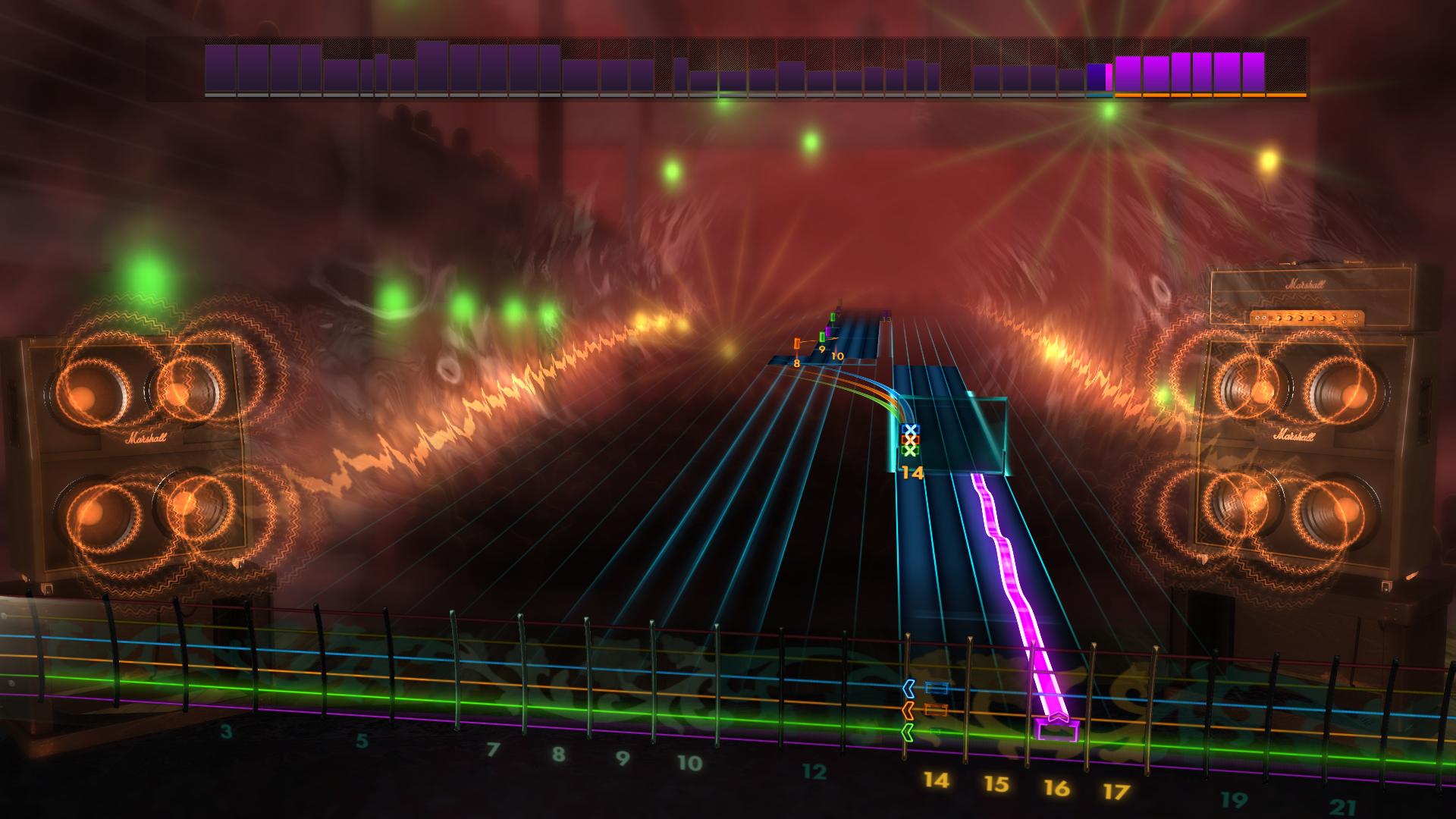The width and height of the screenshot is (1456, 819).
Task: Click the blue left-pointing chevron arrow
Action: point(908,688)
